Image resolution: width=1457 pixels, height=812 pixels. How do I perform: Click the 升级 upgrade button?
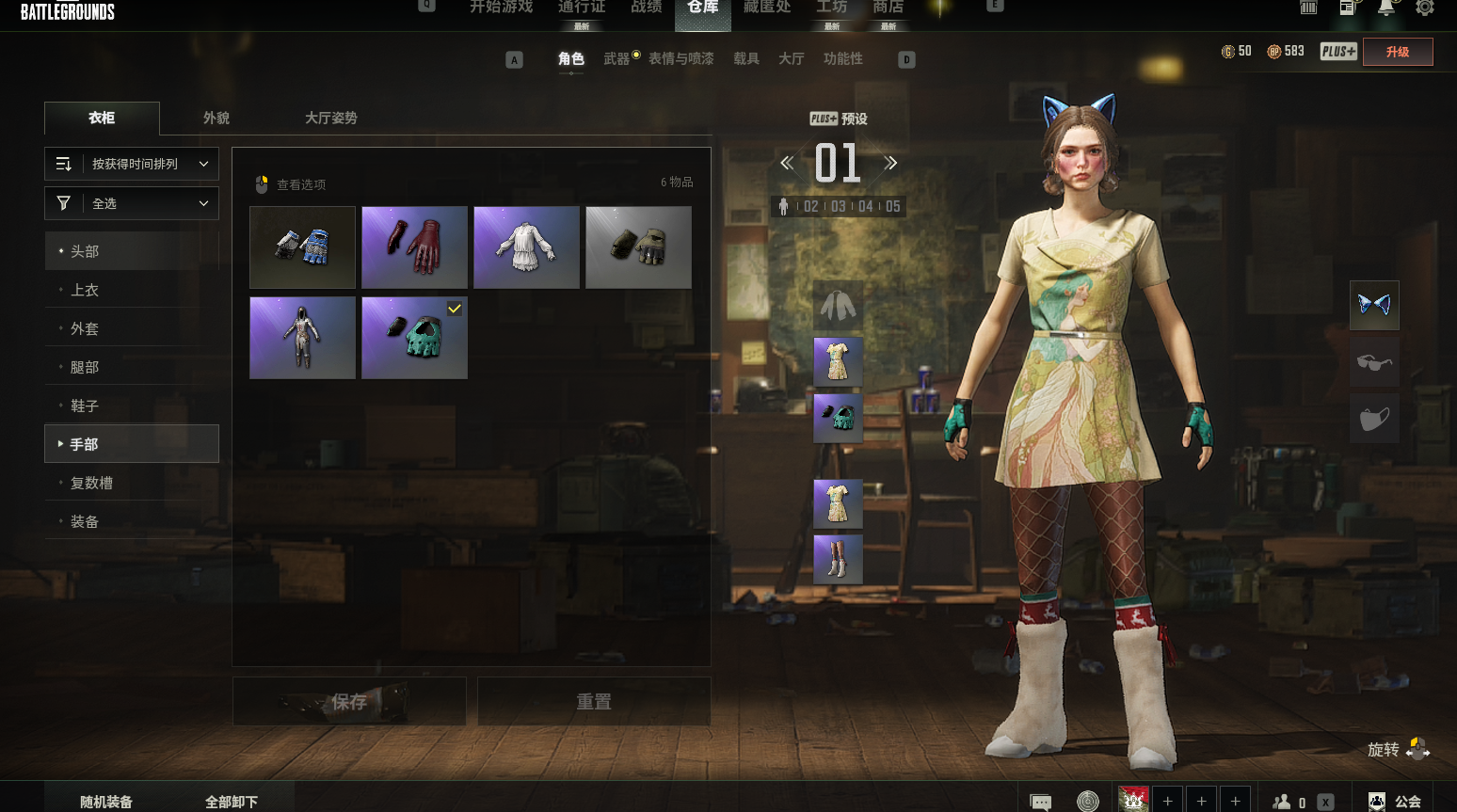1398,52
